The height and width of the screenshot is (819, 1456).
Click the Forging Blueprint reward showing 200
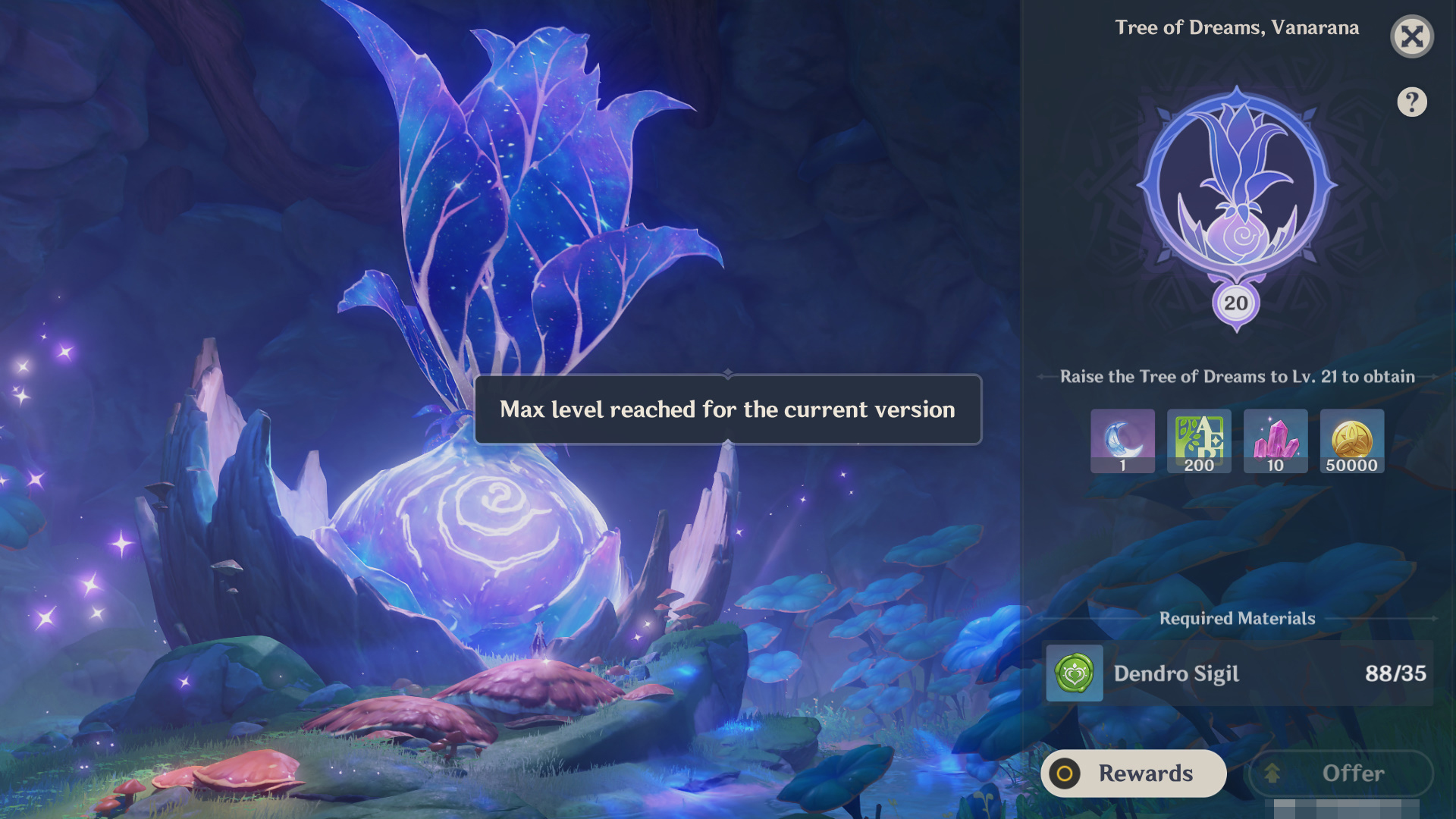(x=1199, y=441)
